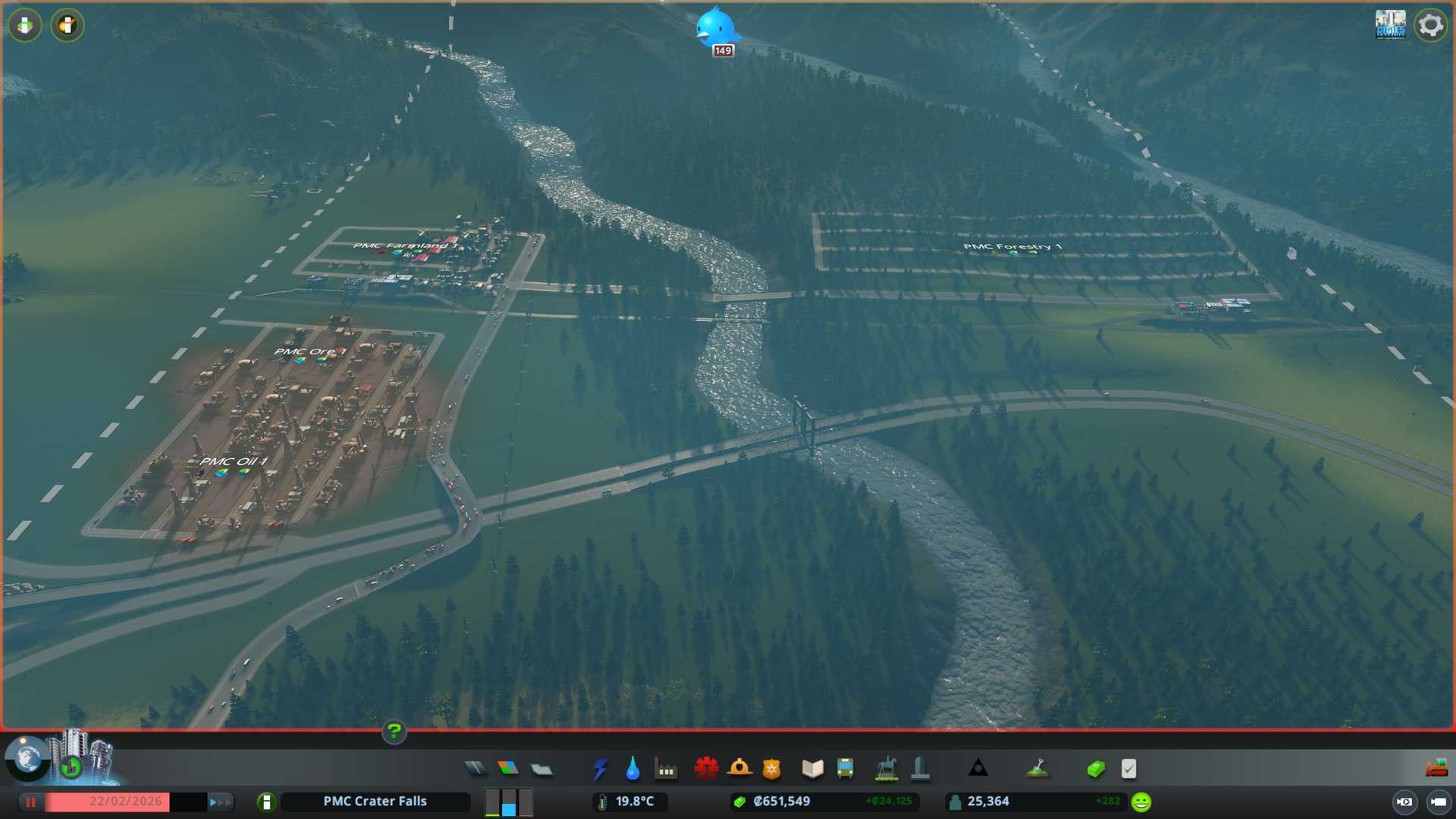Open the gear options menu

click(1430, 25)
